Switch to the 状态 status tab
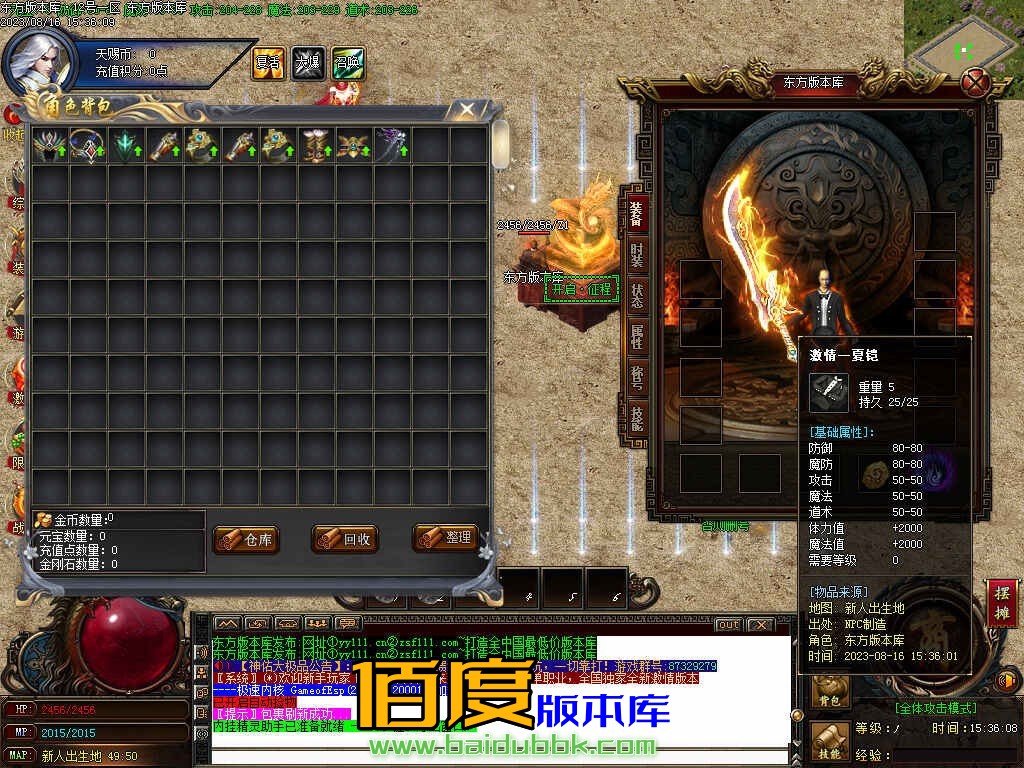Image resolution: width=1024 pixels, height=768 pixels. 636,295
